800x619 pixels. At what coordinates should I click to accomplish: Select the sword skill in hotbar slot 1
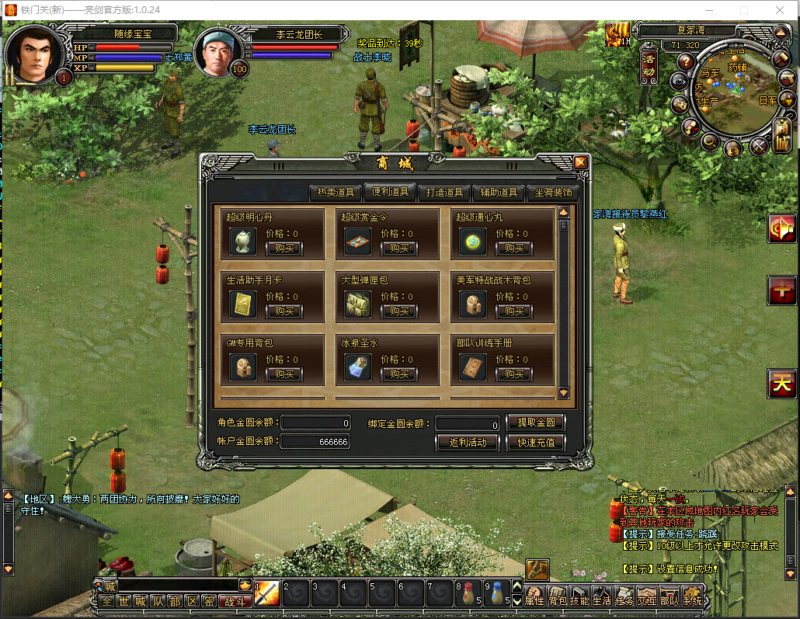[266, 593]
